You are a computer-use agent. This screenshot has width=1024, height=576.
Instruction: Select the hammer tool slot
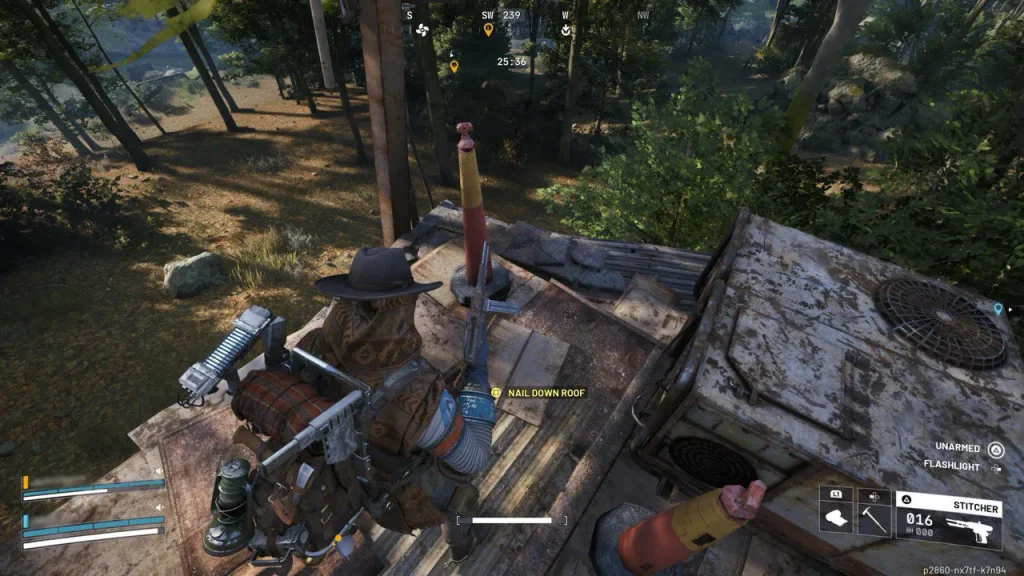coord(874,518)
